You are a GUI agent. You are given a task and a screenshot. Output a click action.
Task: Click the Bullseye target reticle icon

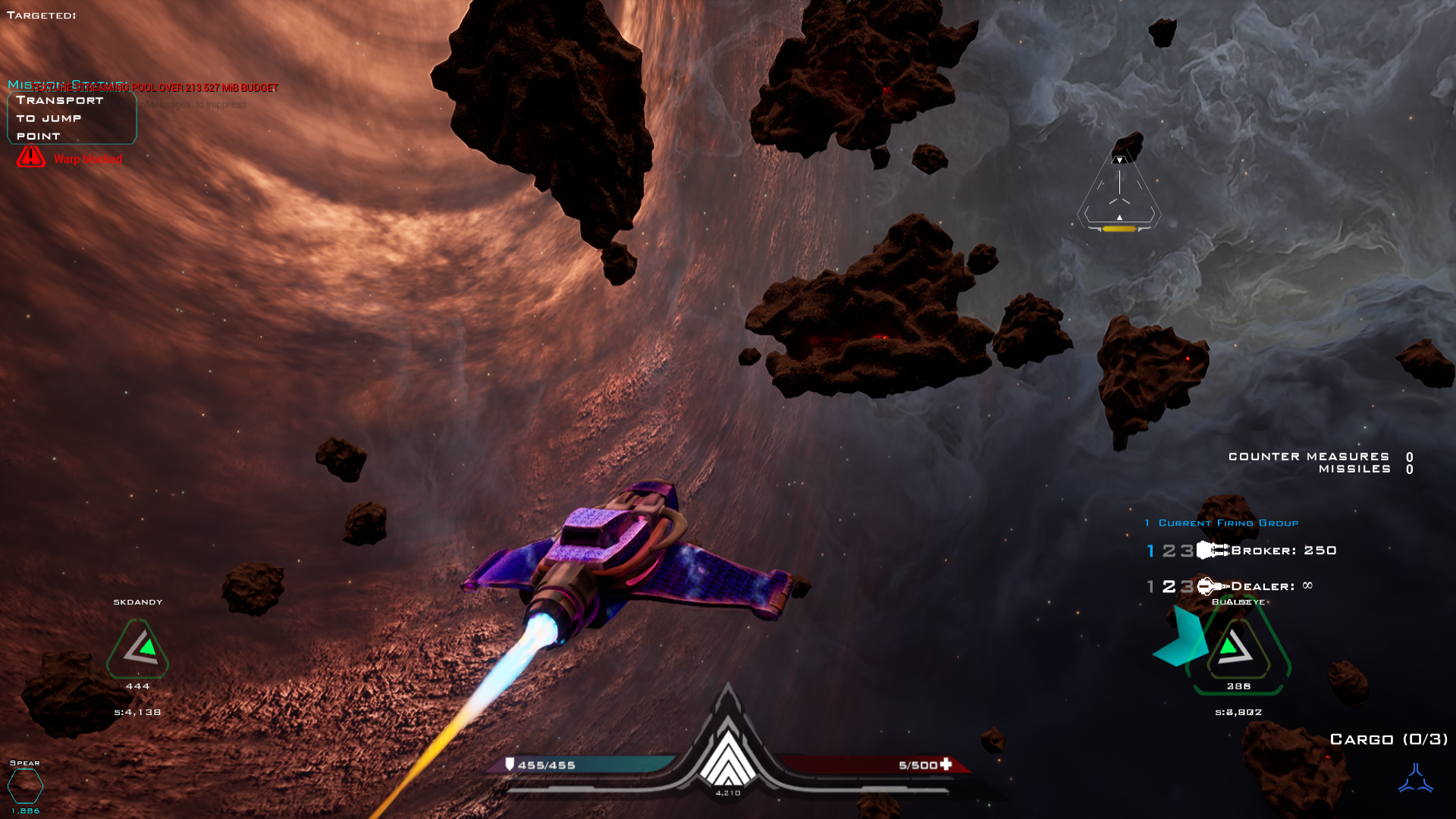[x=1236, y=648]
